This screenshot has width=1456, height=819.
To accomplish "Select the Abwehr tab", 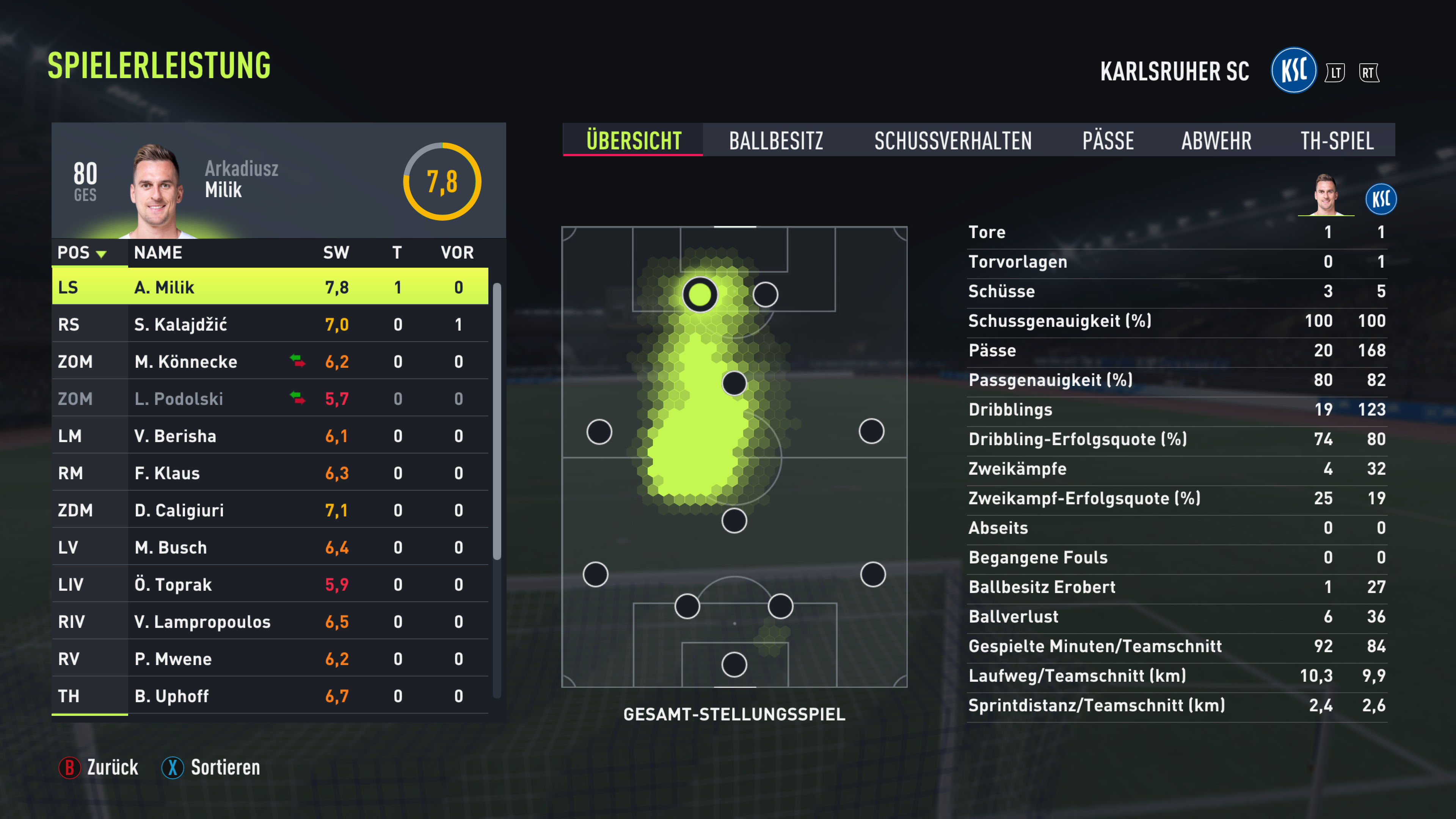I will pyautogui.click(x=1216, y=141).
